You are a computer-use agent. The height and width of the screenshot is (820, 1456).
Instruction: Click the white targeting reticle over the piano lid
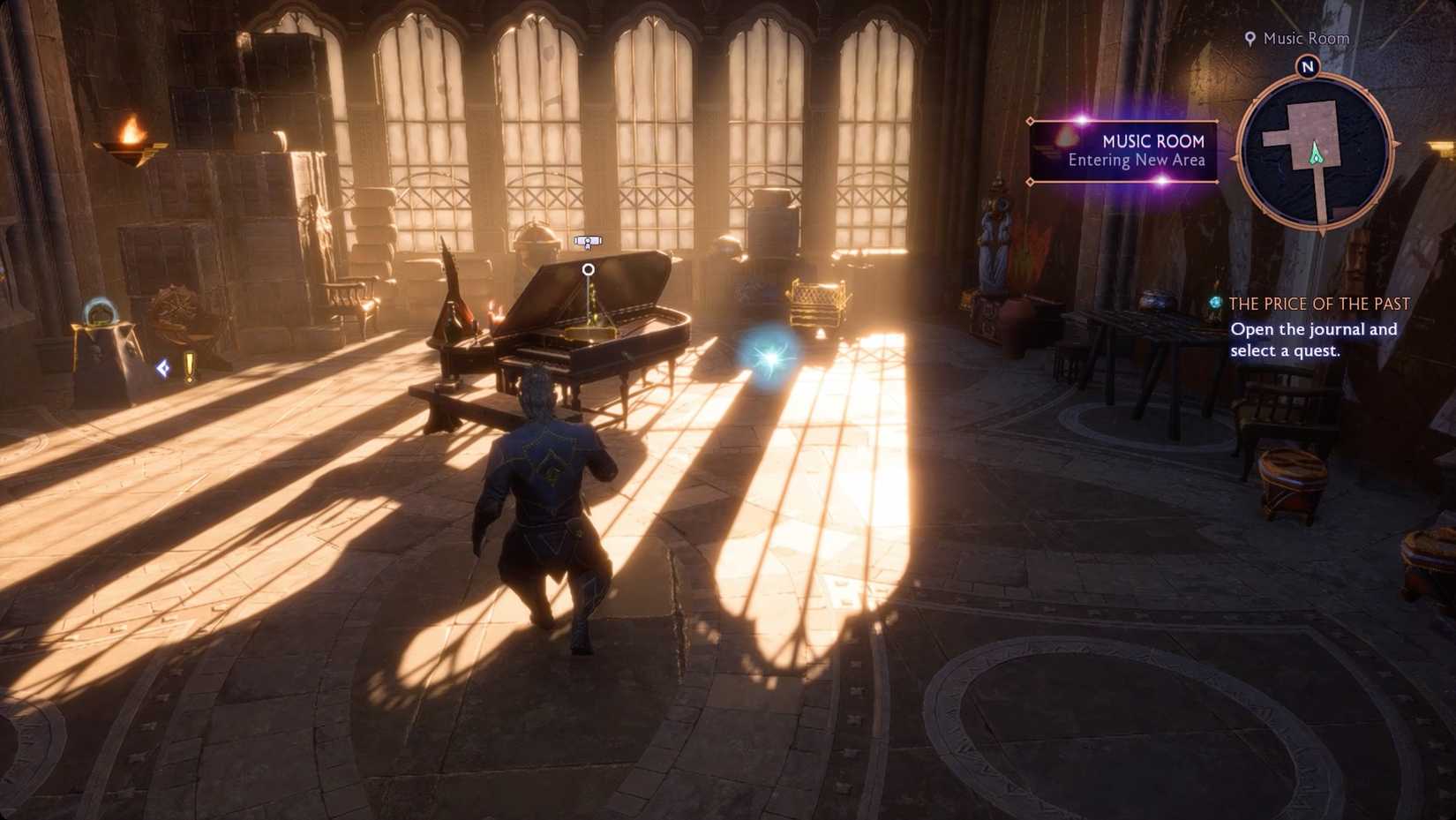[588, 270]
